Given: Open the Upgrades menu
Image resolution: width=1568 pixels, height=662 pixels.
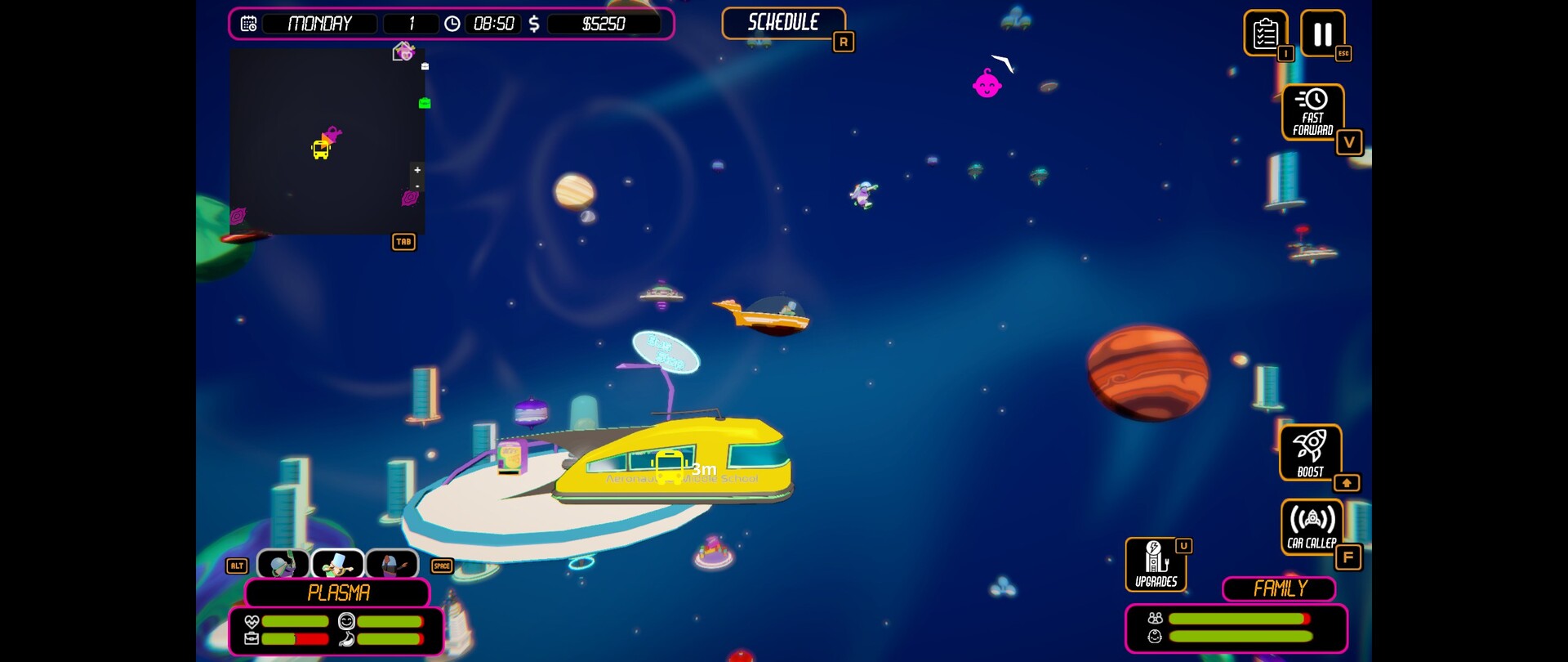Looking at the screenshot, I should click(1156, 564).
